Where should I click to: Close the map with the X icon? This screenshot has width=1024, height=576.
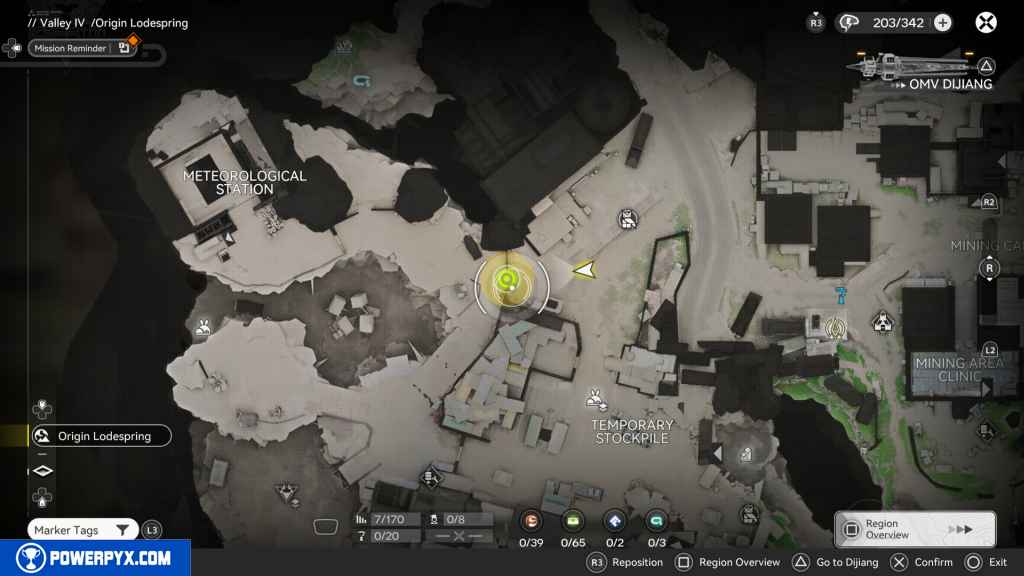(x=986, y=22)
